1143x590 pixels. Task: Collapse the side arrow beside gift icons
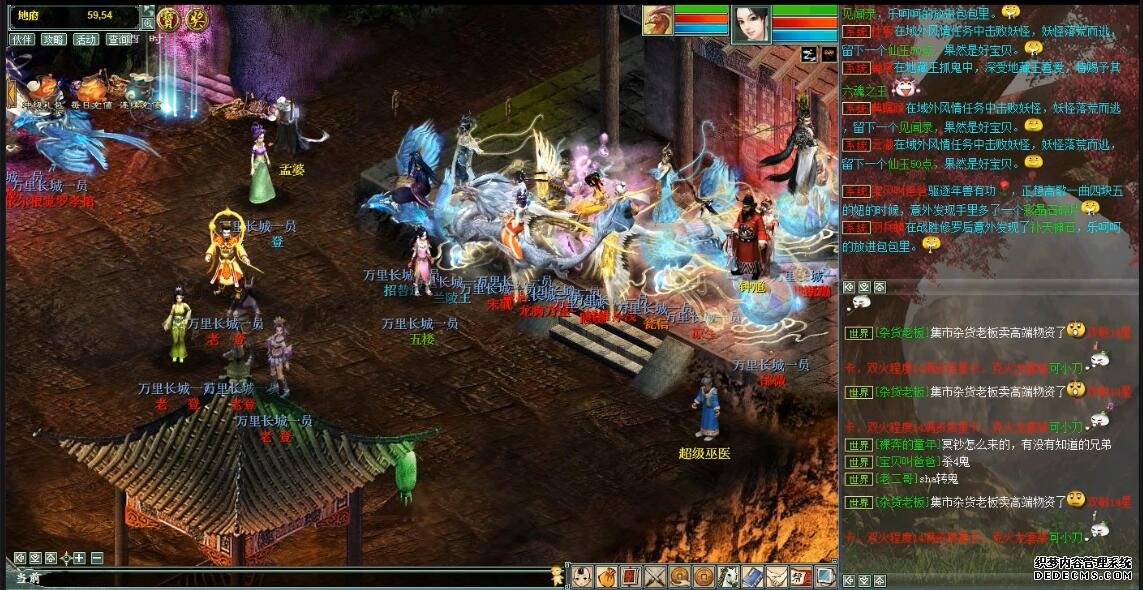(12, 94)
